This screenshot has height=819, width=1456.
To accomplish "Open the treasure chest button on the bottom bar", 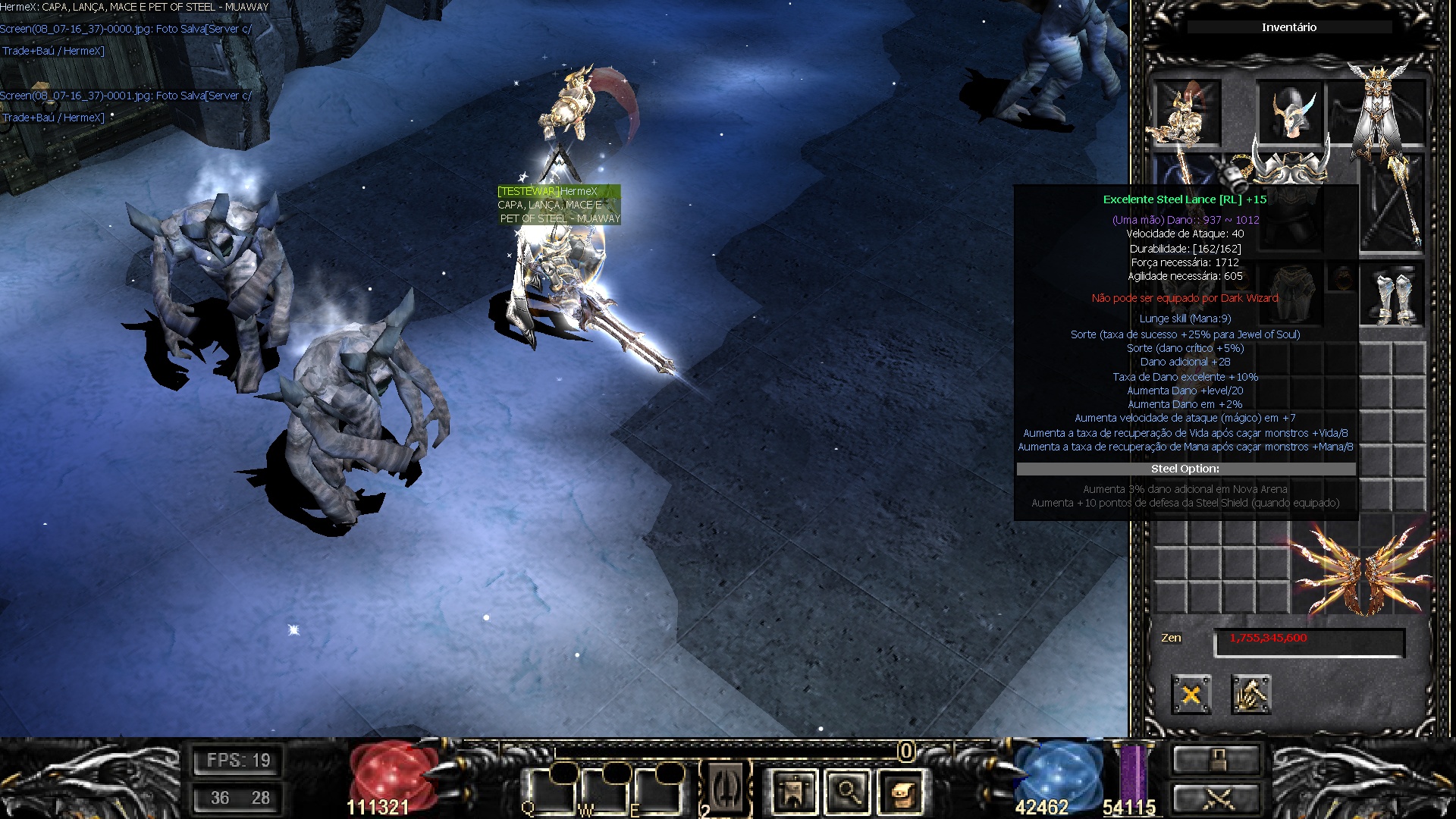I will pos(902,792).
